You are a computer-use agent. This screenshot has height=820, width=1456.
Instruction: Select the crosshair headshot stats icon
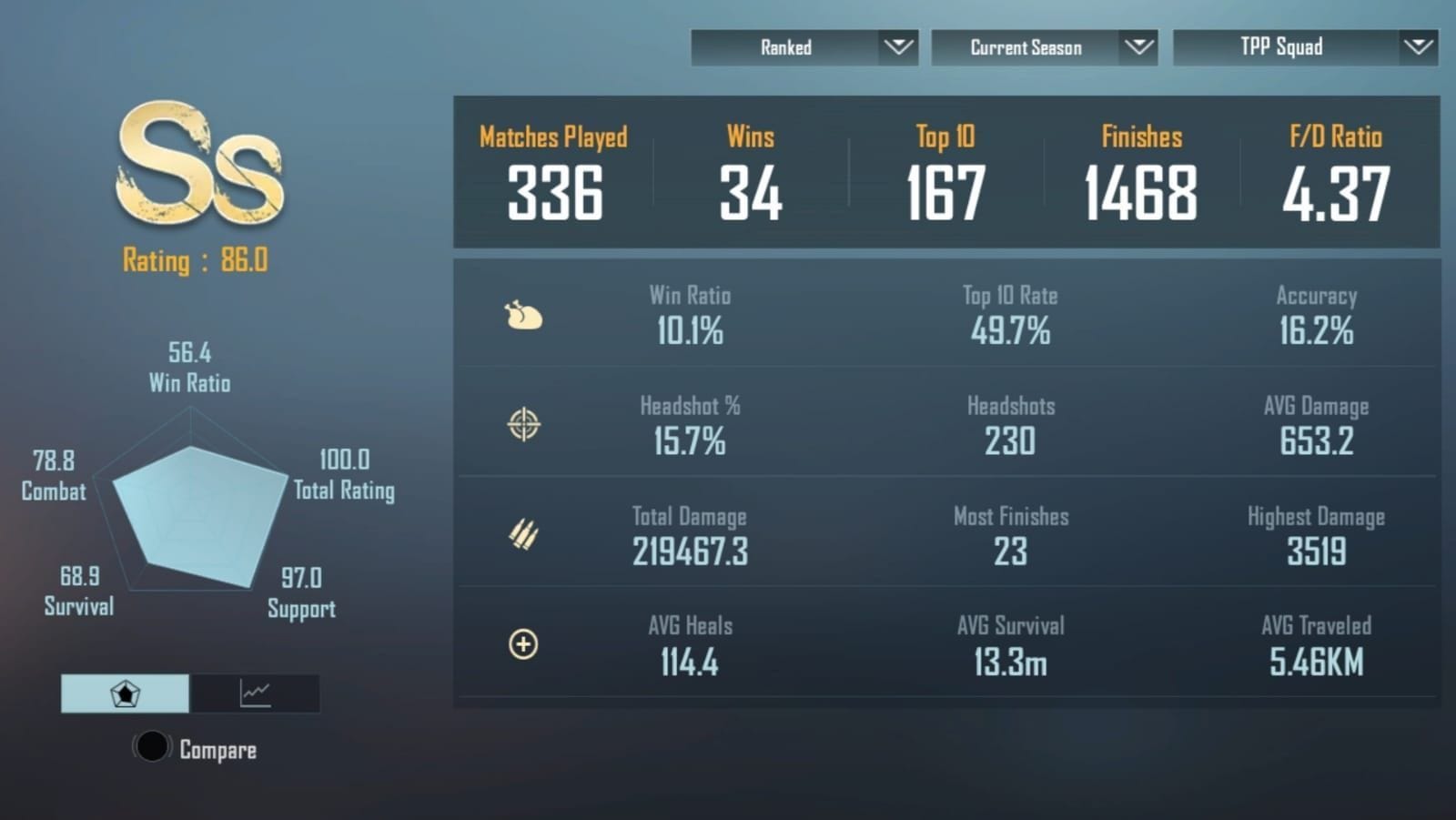521,423
